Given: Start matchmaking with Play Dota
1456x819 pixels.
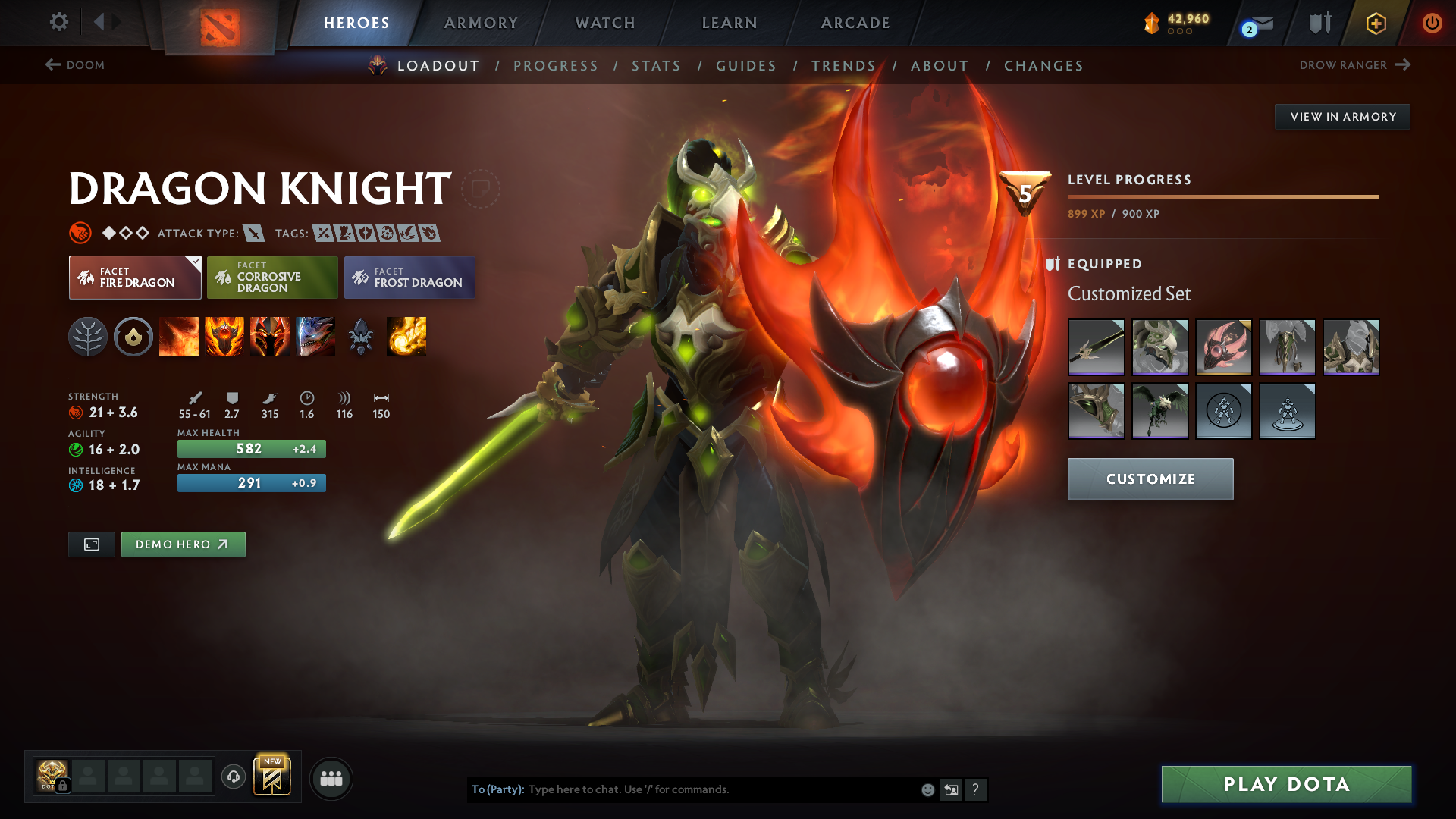Looking at the screenshot, I should [x=1286, y=784].
